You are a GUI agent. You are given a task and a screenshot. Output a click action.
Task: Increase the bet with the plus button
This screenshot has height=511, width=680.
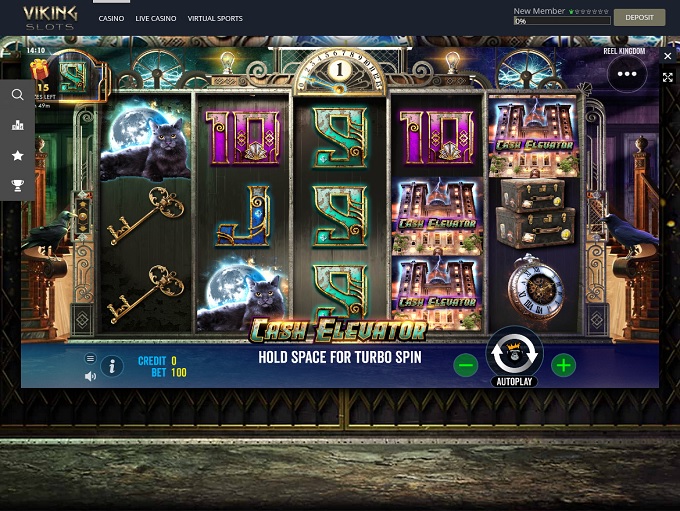click(x=563, y=365)
